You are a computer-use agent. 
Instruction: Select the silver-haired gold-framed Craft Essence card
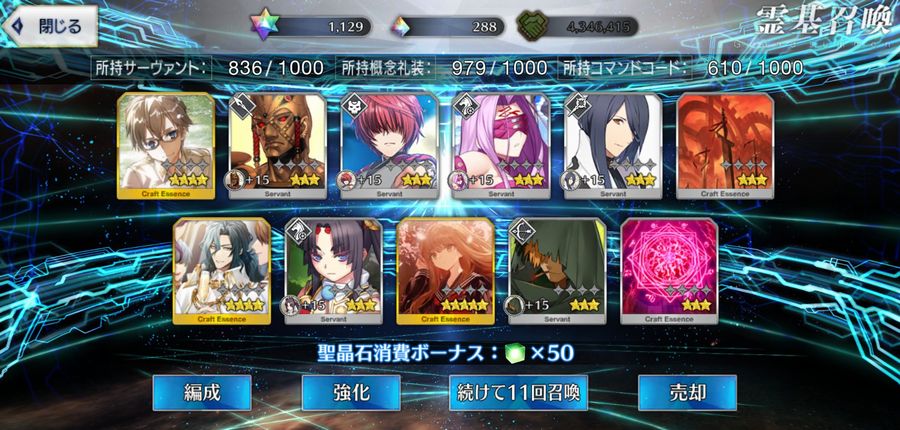pos(222,270)
